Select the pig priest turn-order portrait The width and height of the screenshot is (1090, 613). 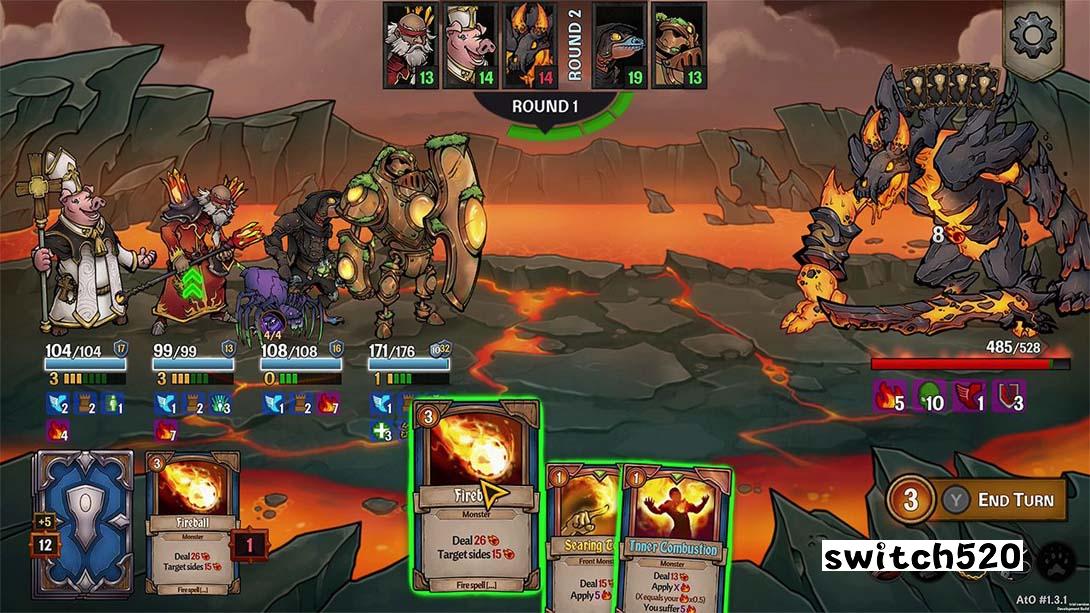(x=470, y=45)
